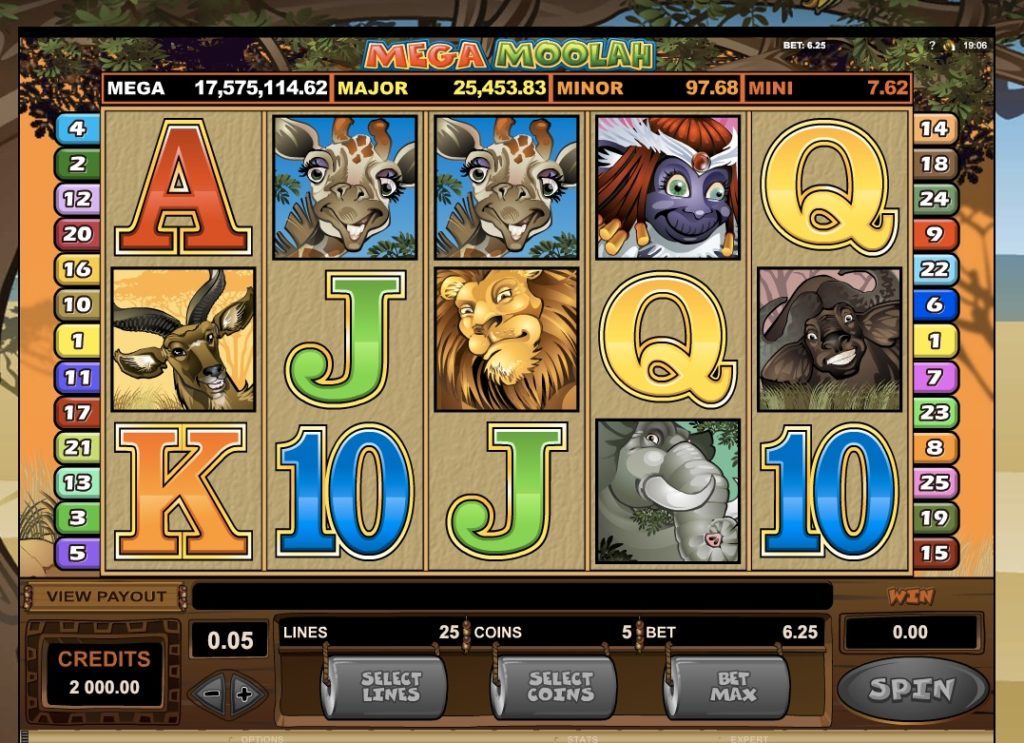This screenshot has width=1024, height=743.
Task: Select payline number 22 marker
Action: 934,269
